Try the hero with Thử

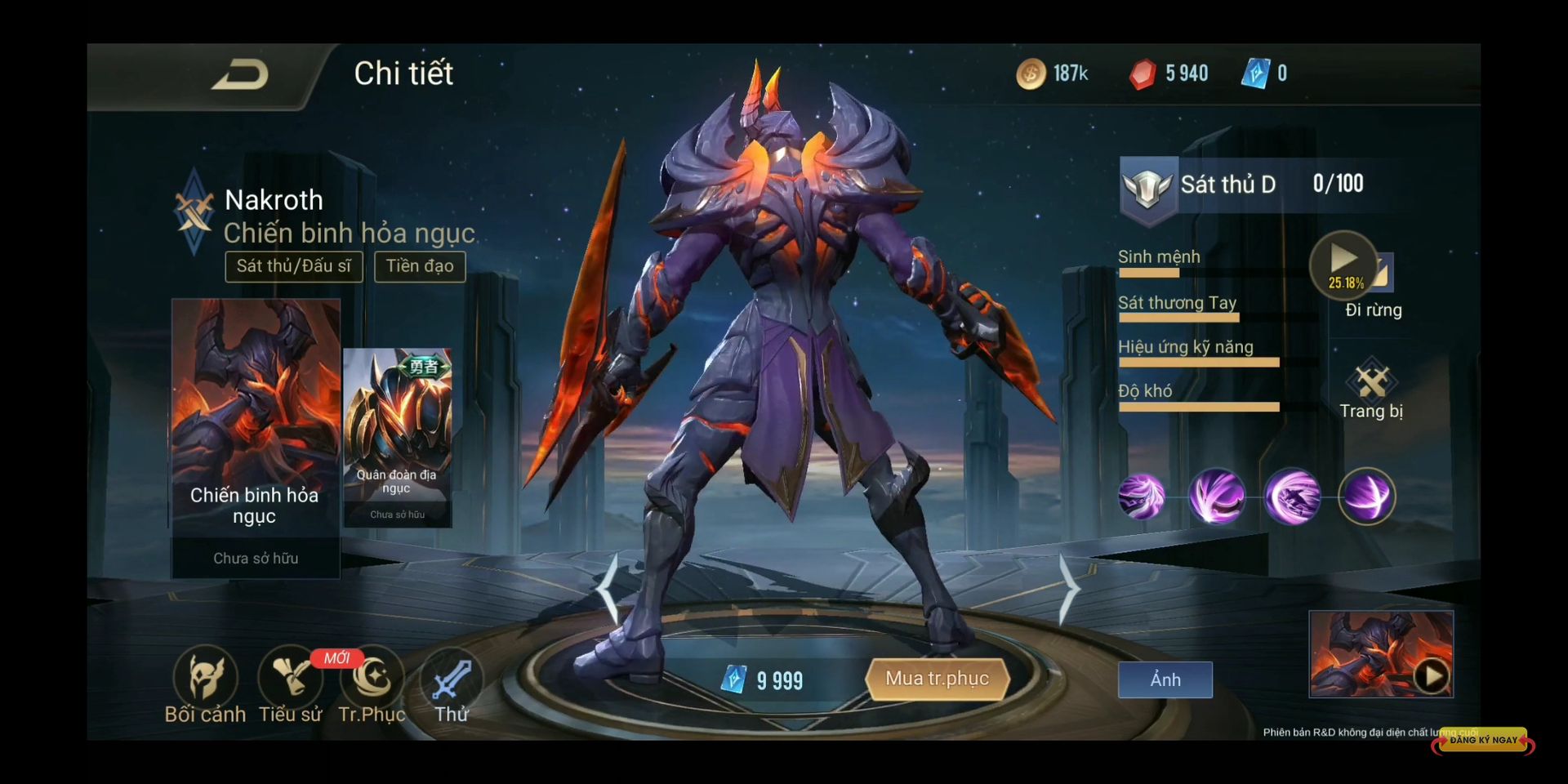click(x=452, y=684)
